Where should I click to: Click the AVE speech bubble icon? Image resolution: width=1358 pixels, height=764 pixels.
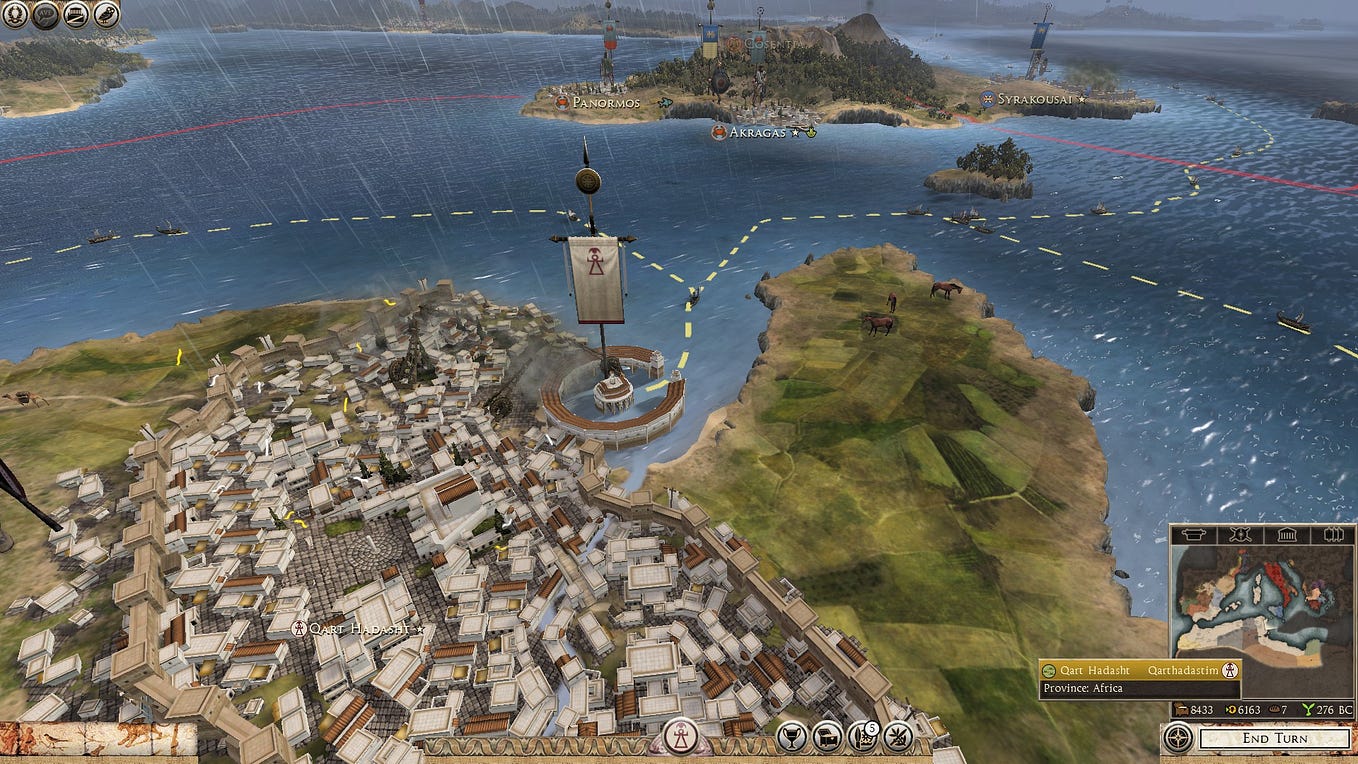(45, 15)
